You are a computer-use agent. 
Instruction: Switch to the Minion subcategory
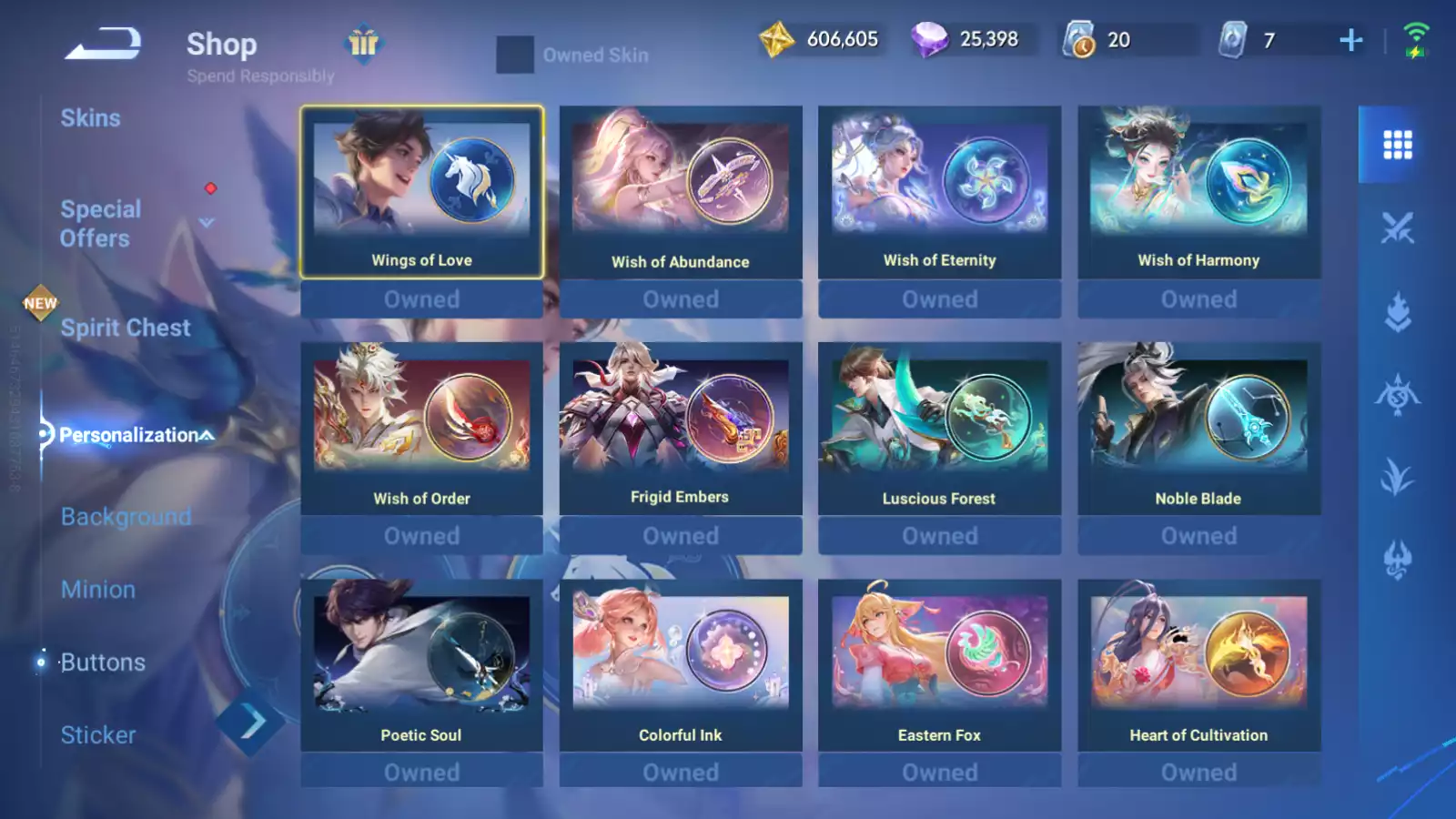[98, 590]
